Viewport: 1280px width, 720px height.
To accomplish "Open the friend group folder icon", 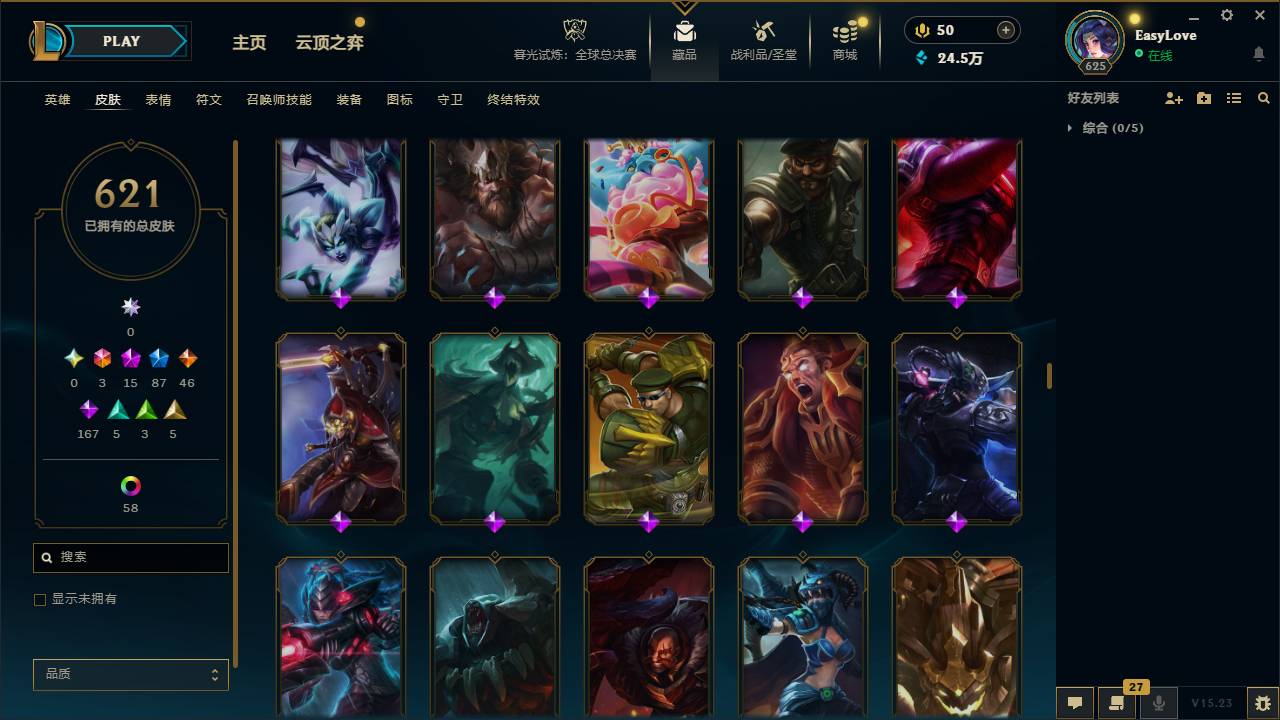I will 1204,97.
